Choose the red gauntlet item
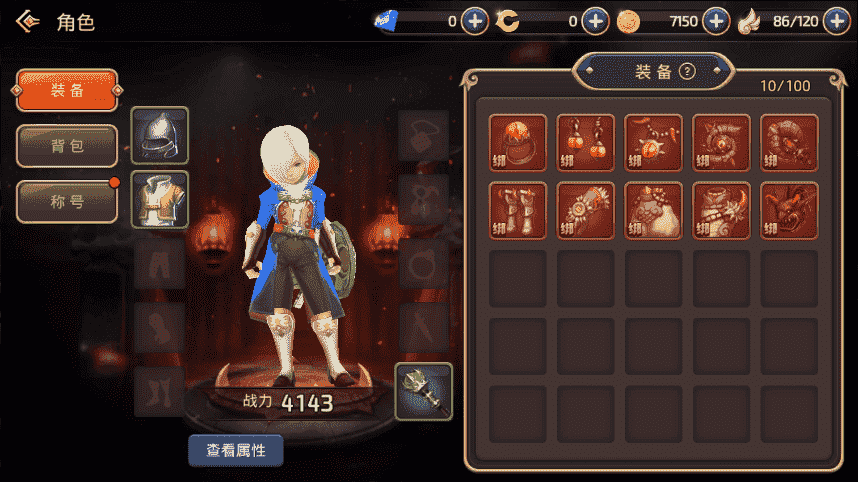Screen dimensions: 858x482 coord(586,211)
